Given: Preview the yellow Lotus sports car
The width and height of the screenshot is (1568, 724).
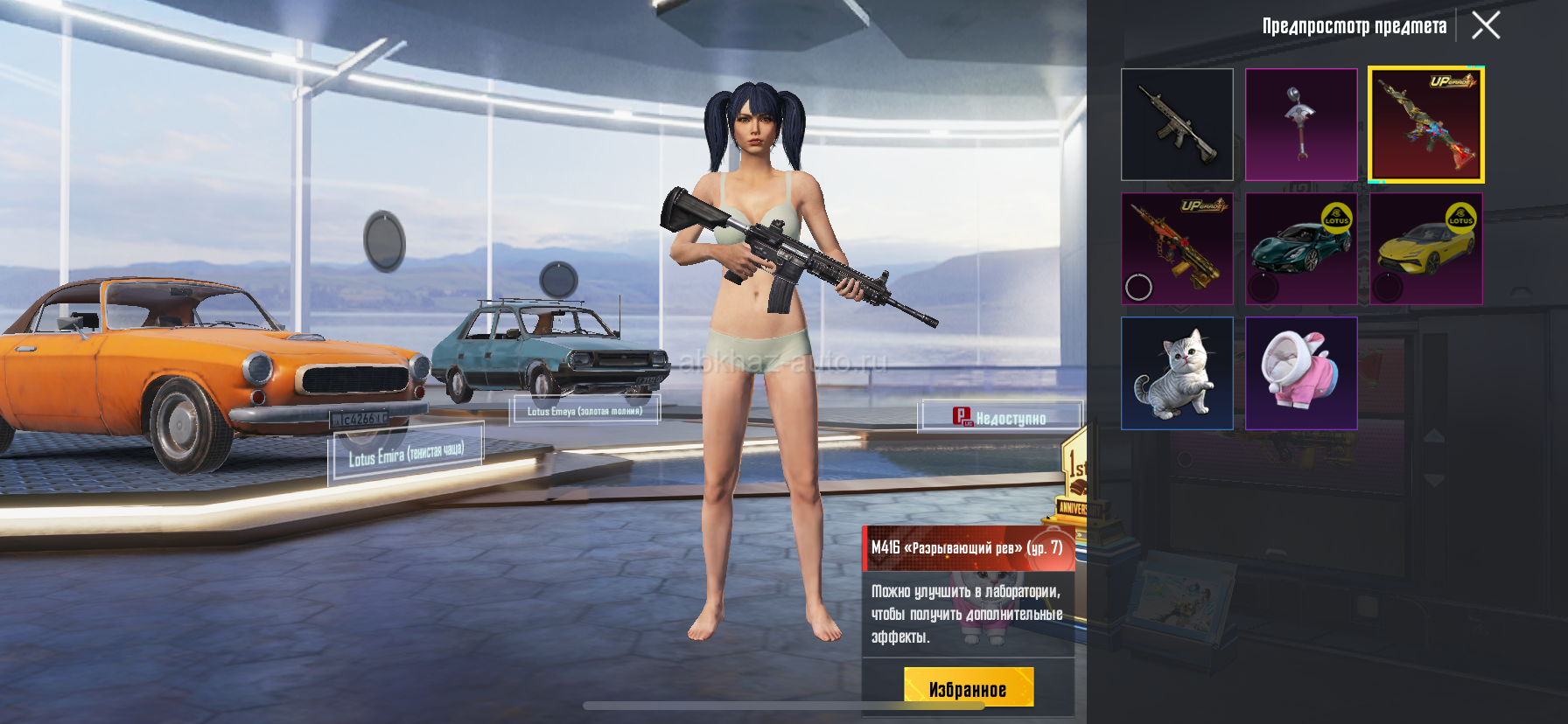Looking at the screenshot, I should [x=1426, y=249].
